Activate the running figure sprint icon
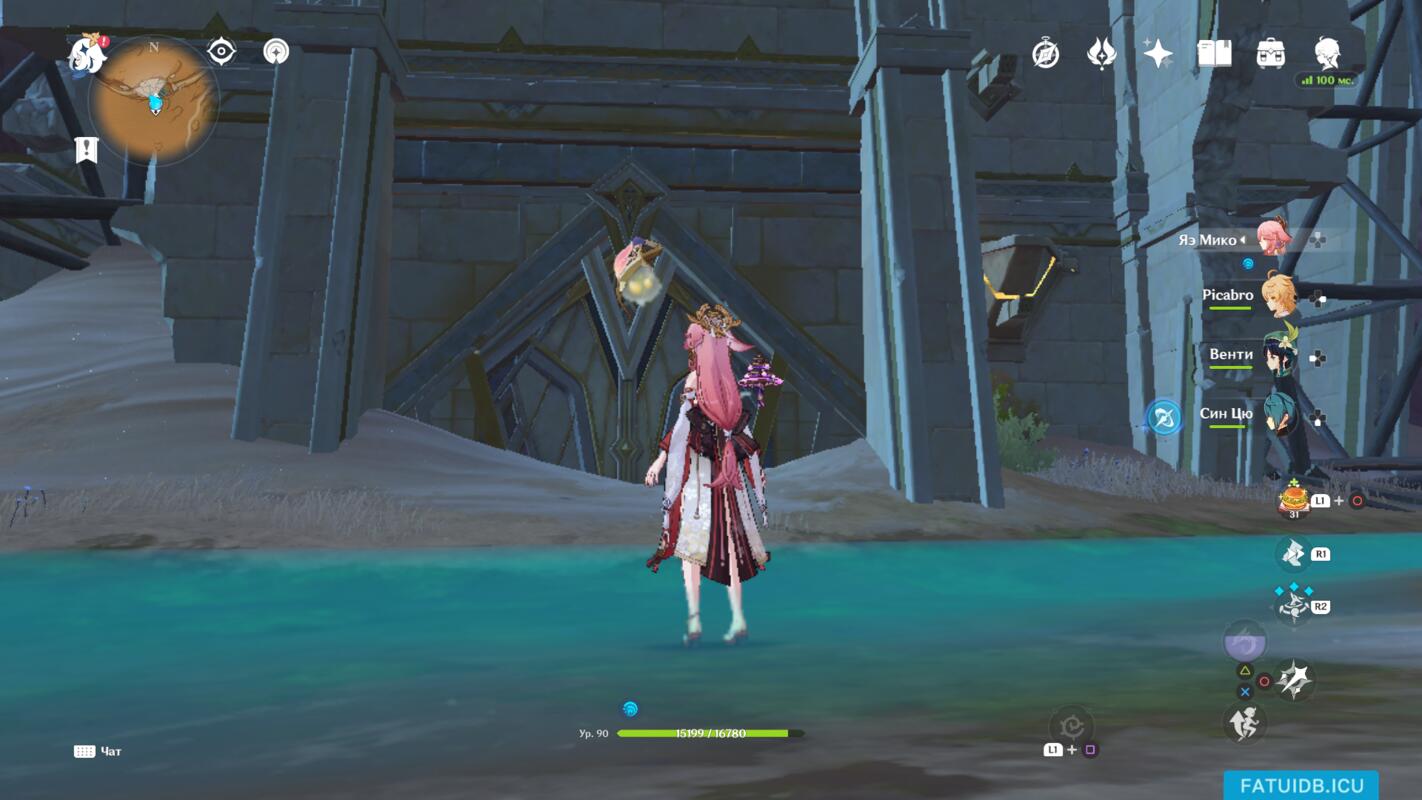Screen dimensions: 1422x800 pyautogui.click(x=1245, y=723)
